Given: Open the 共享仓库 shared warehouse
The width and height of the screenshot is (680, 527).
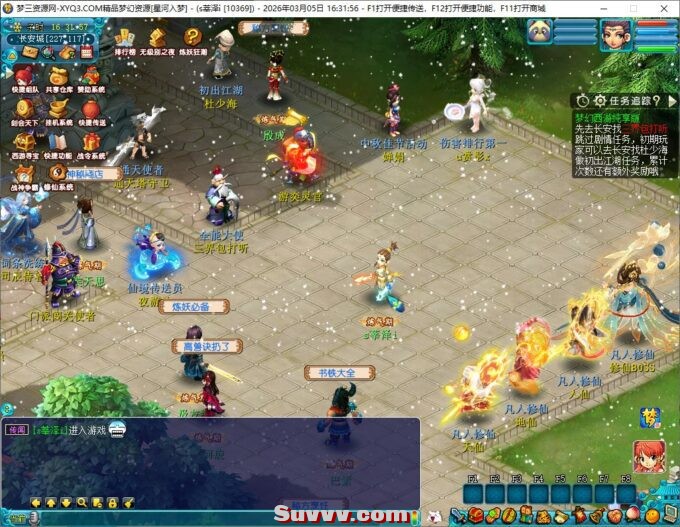Looking at the screenshot, I should click(x=58, y=77).
